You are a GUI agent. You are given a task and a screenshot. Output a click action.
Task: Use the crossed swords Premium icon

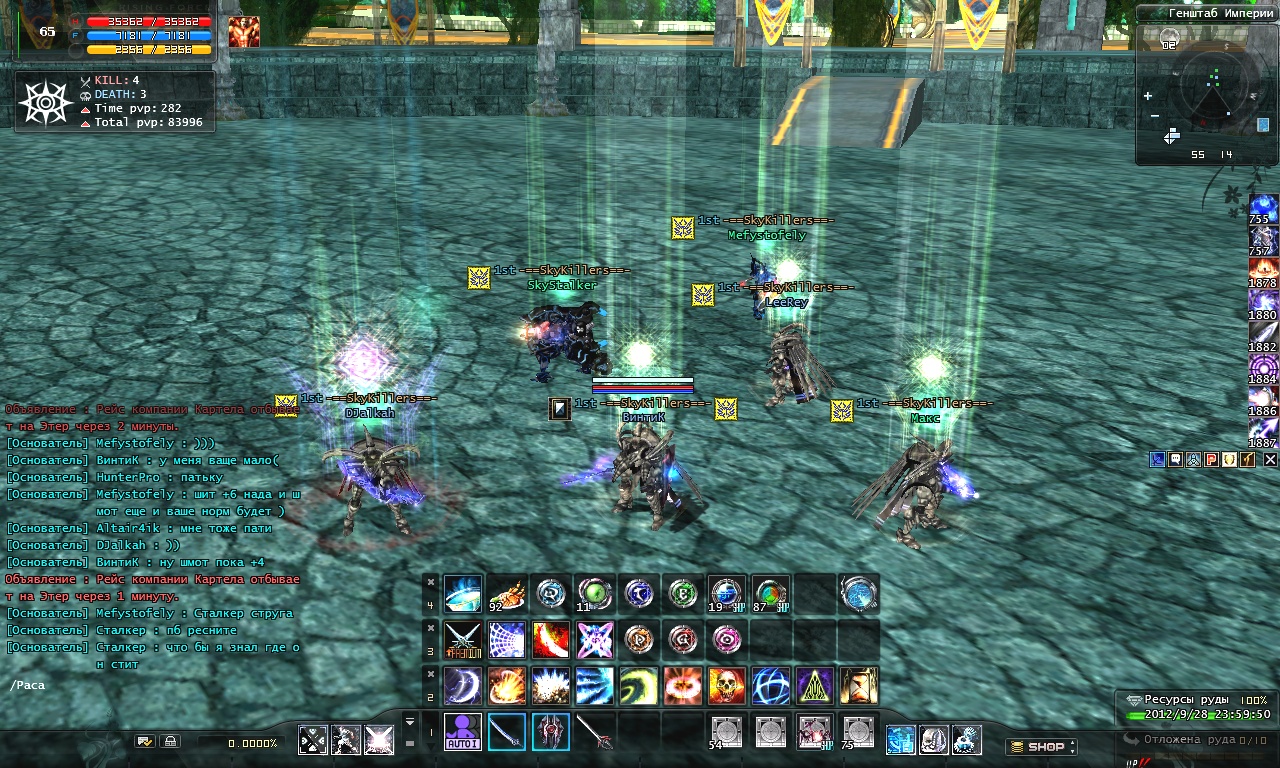coord(463,640)
